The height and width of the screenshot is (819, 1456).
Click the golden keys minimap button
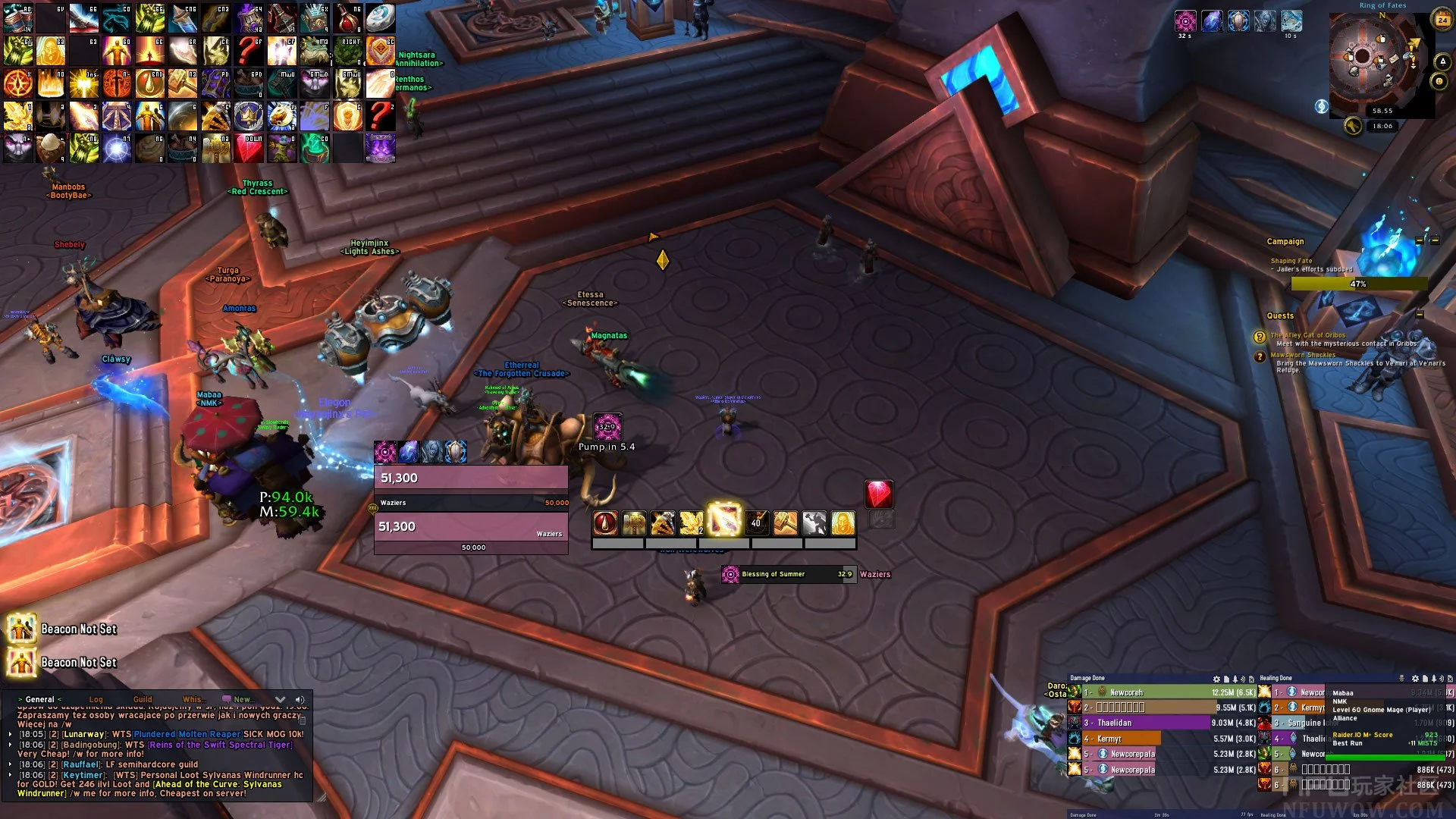[1353, 126]
